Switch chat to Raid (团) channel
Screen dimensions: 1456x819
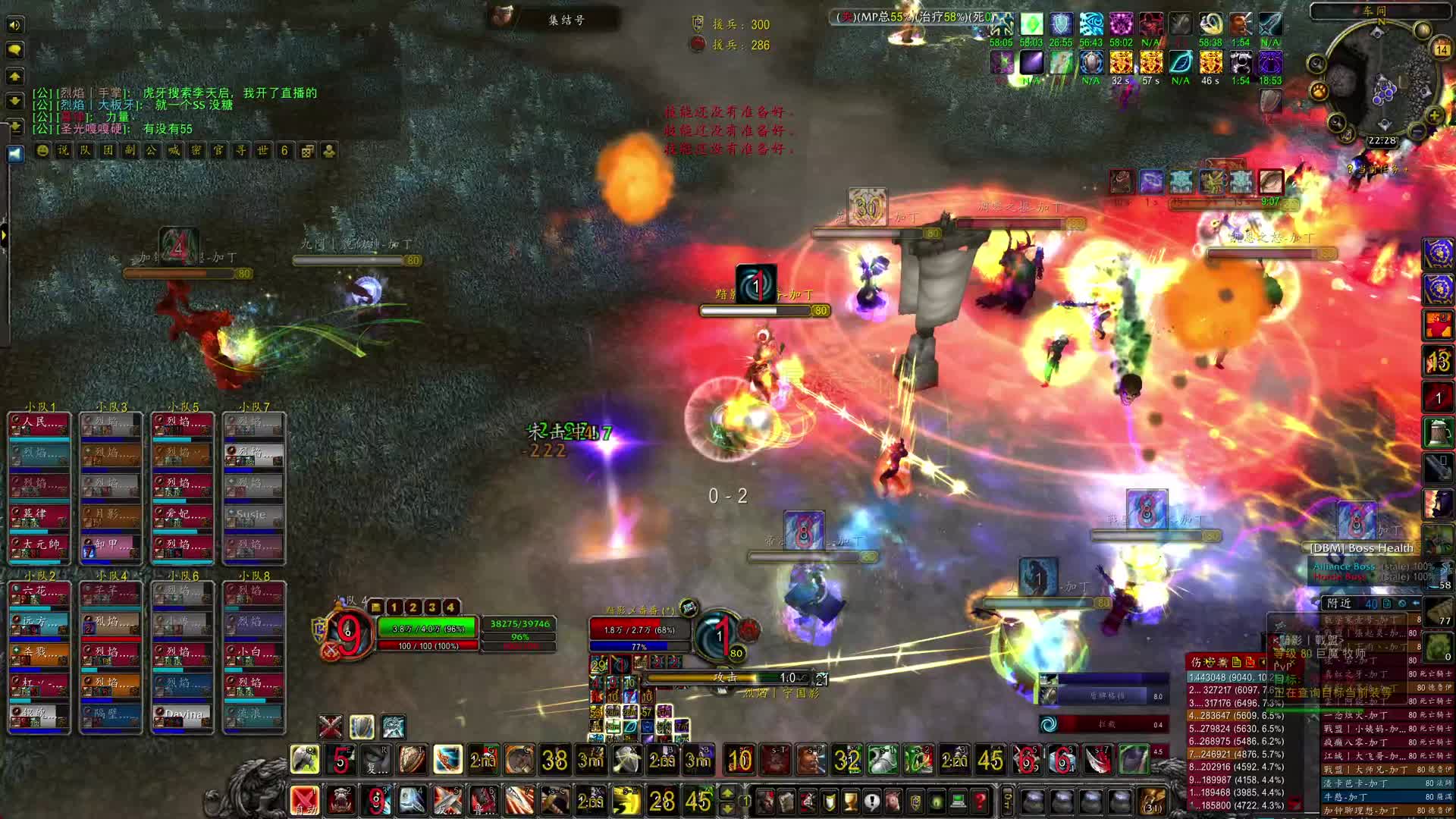point(108,151)
